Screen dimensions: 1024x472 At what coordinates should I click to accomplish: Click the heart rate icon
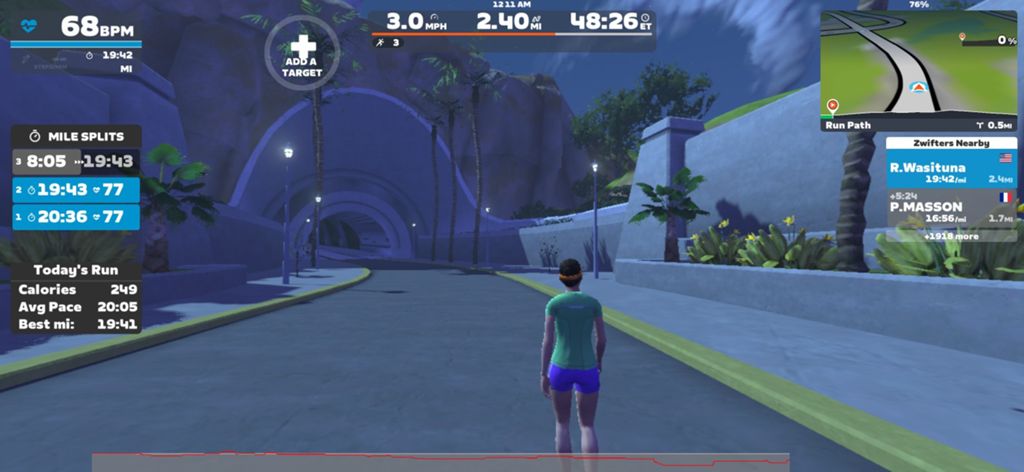pyautogui.click(x=28, y=26)
